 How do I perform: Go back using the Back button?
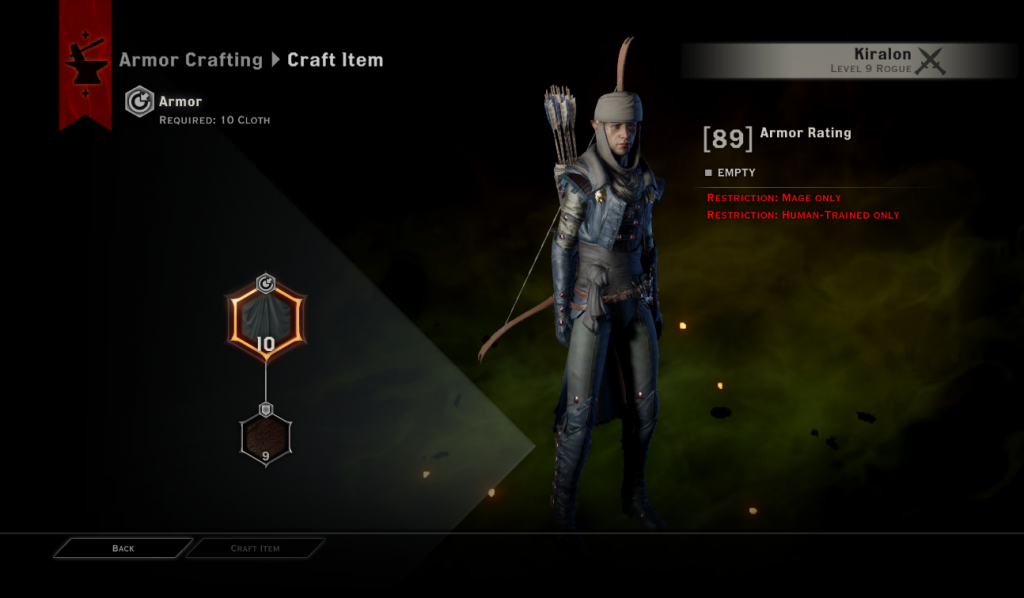point(123,548)
